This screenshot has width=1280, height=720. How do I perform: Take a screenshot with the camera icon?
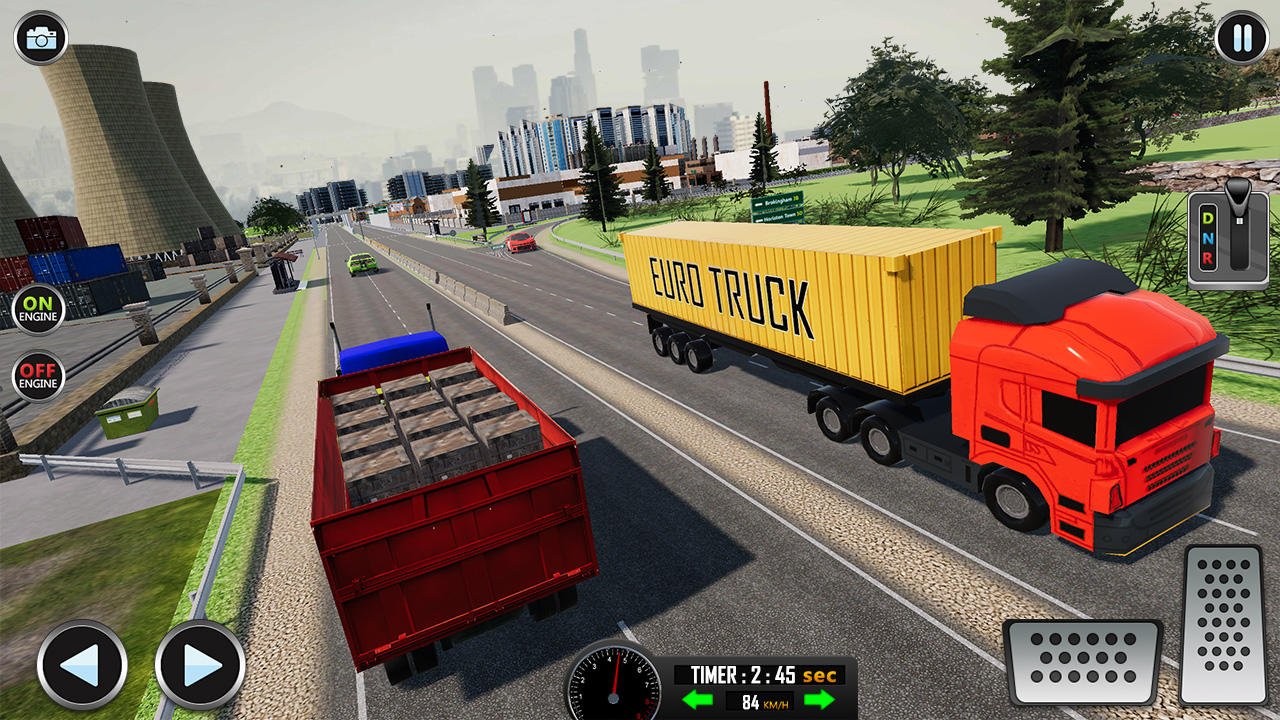[x=38, y=38]
